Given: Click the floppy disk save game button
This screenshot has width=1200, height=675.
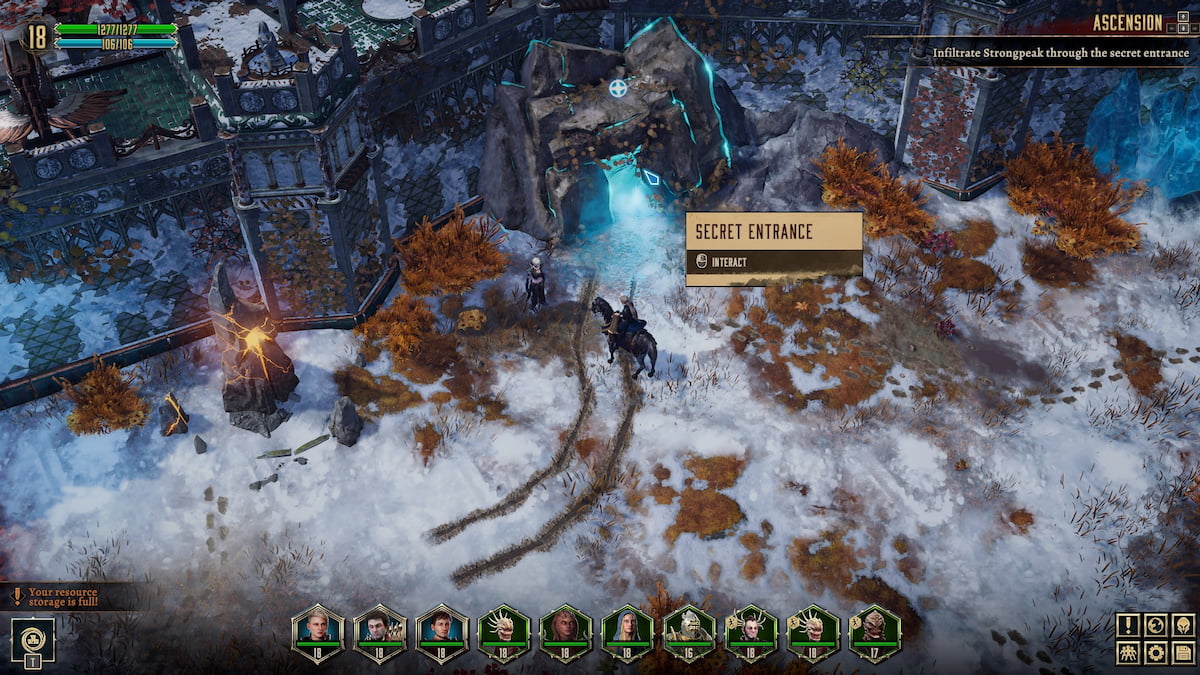Looking at the screenshot, I should click(1183, 653).
